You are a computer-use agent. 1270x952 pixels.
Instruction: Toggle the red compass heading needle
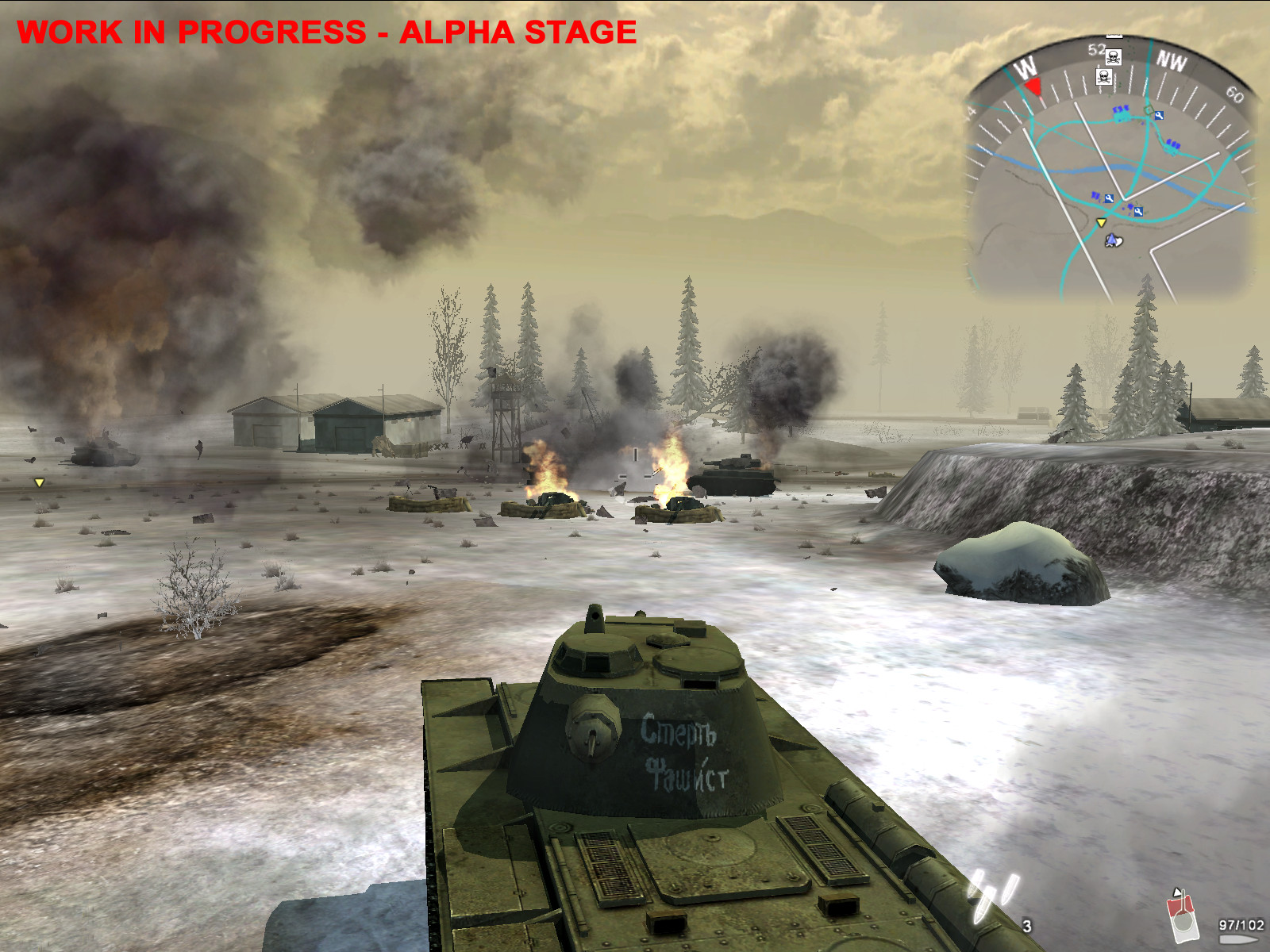point(1033,86)
